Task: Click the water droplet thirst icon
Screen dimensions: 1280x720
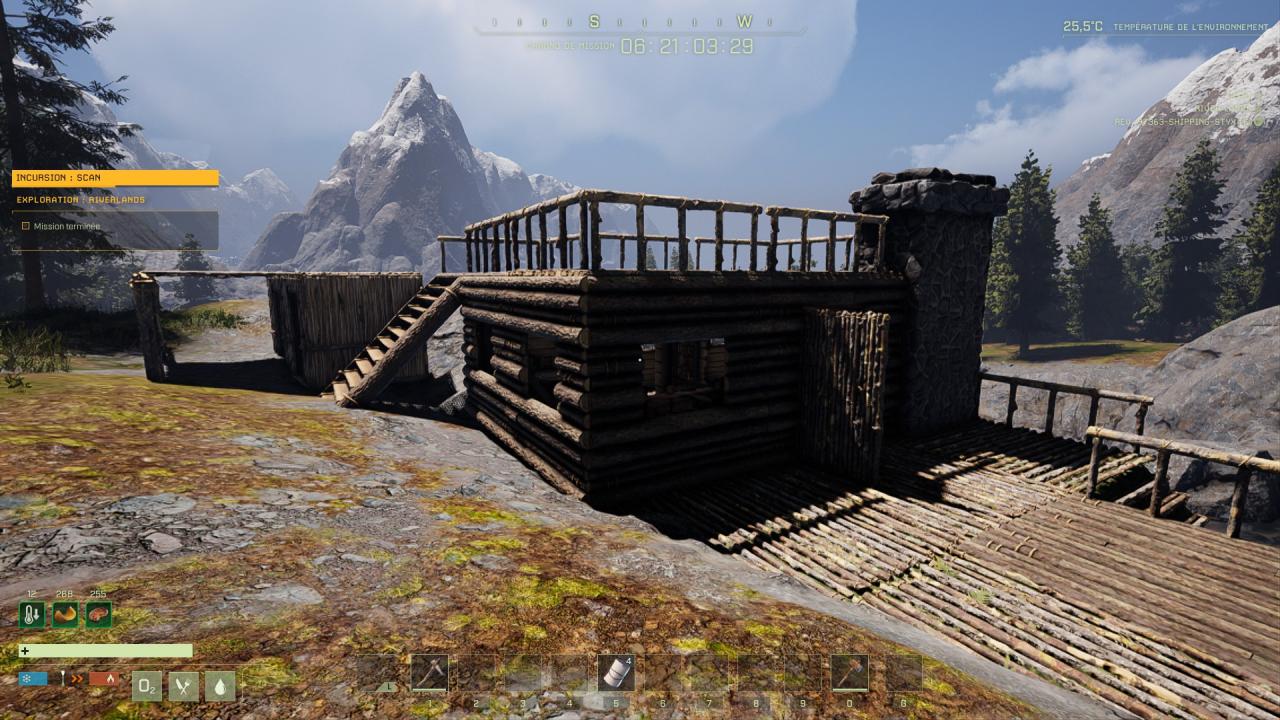Action: tap(220, 686)
